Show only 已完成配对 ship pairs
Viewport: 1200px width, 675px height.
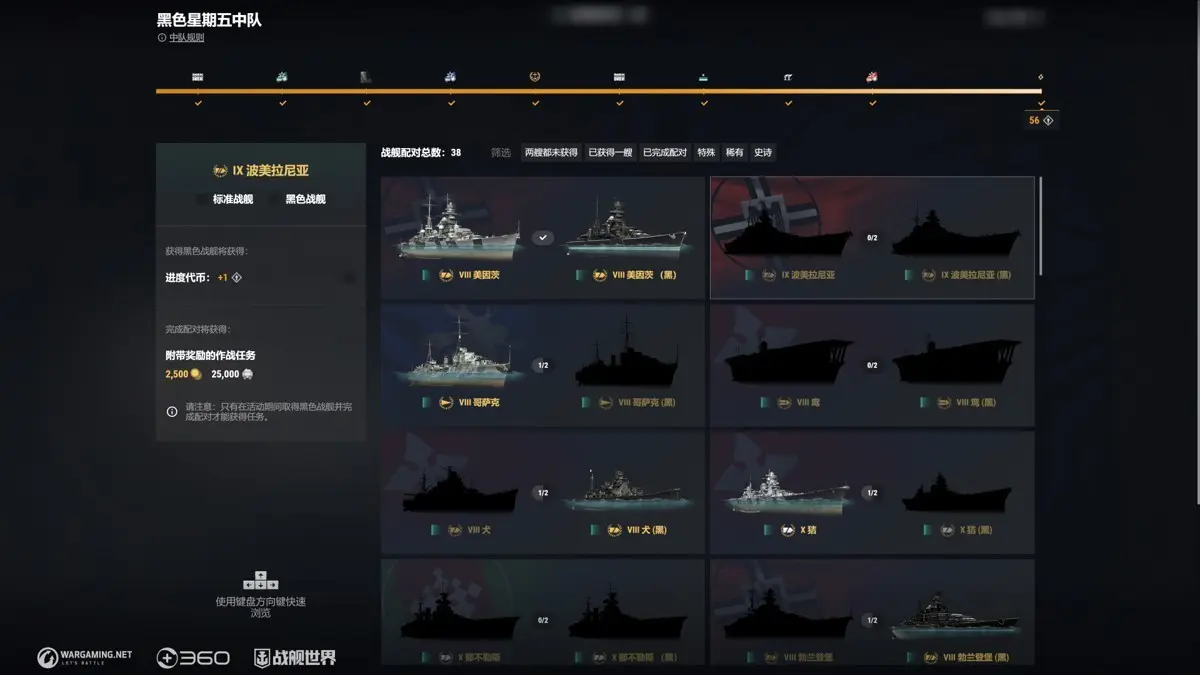tap(665, 152)
